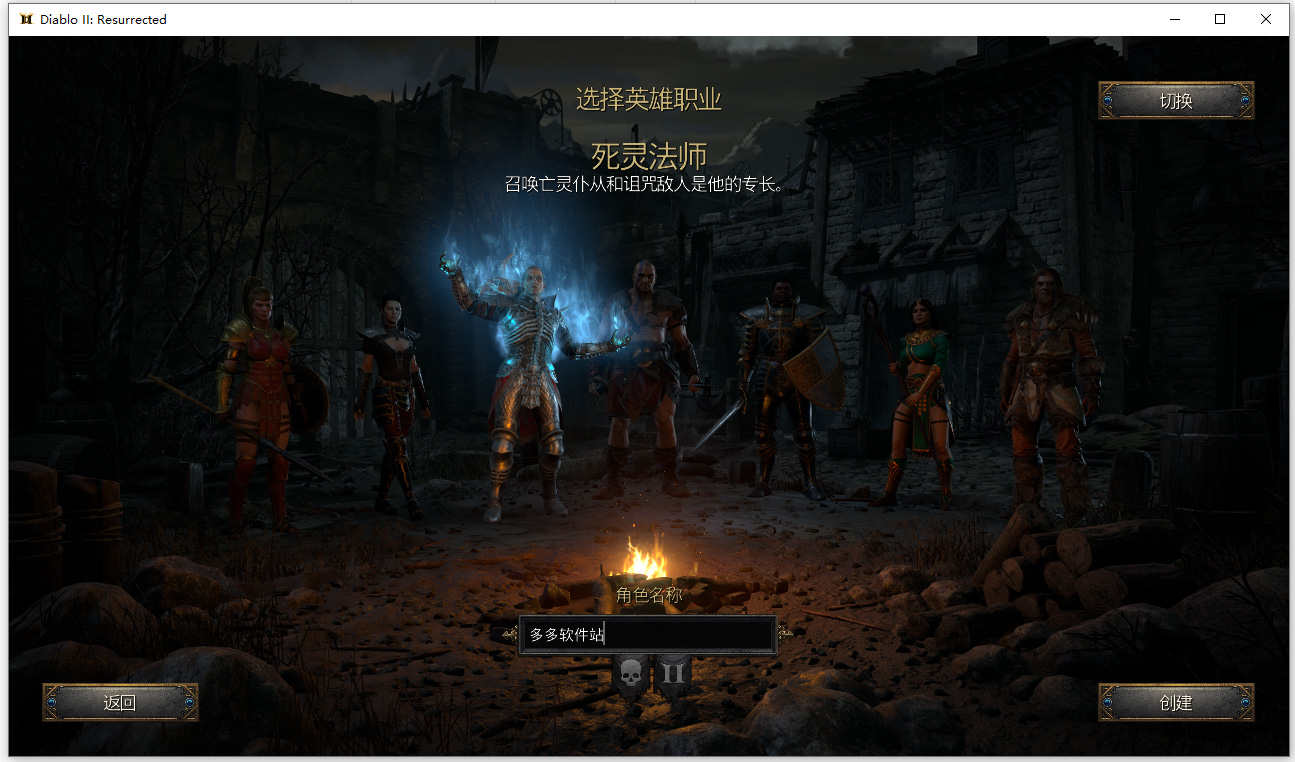Click the character name input box
The height and width of the screenshot is (762, 1295).
pyautogui.click(x=647, y=635)
